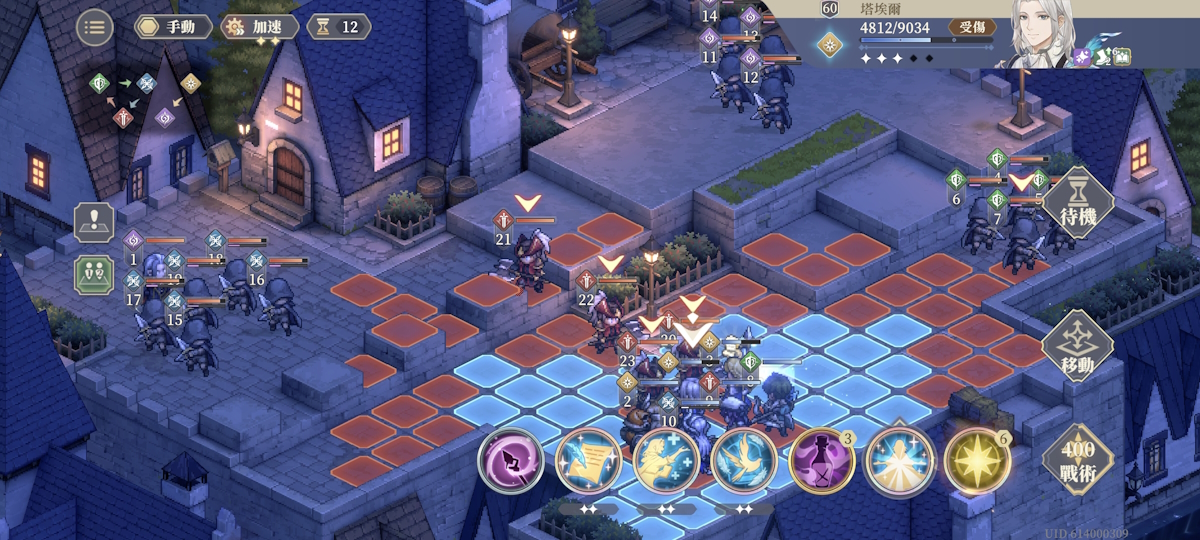Cast the radiant white figure skill

(x=898, y=460)
